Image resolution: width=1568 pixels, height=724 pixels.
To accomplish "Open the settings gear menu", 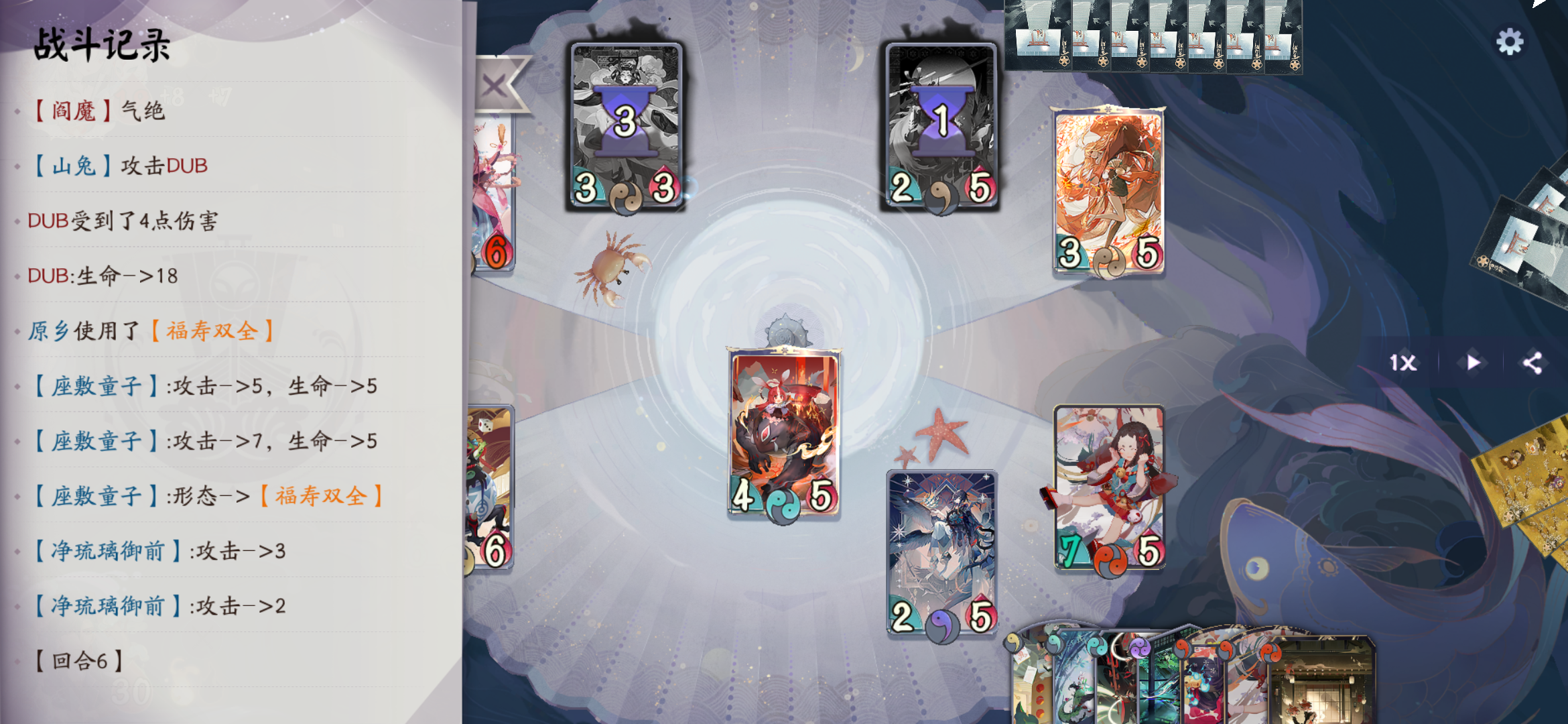I will coord(1510,42).
